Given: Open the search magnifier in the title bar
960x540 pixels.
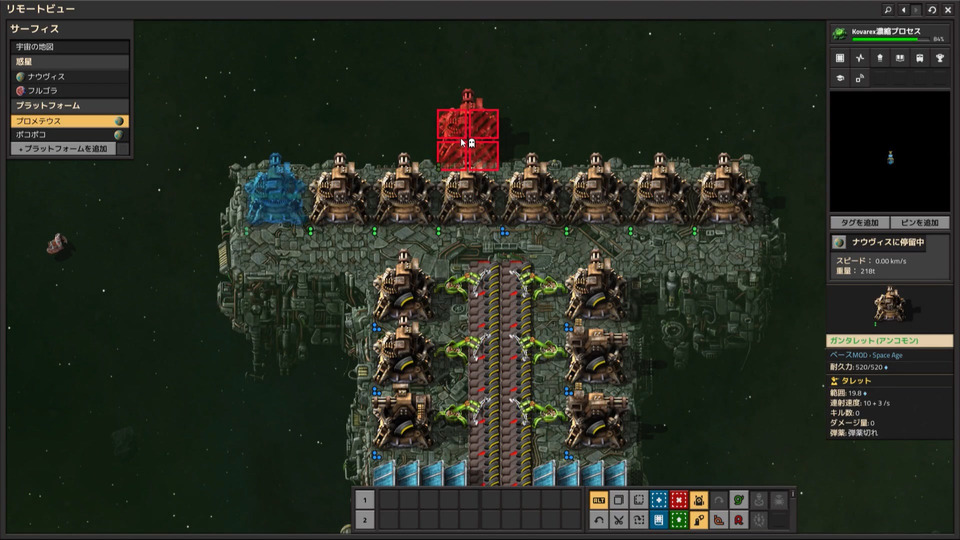Looking at the screenshot, I should [887, 9].
